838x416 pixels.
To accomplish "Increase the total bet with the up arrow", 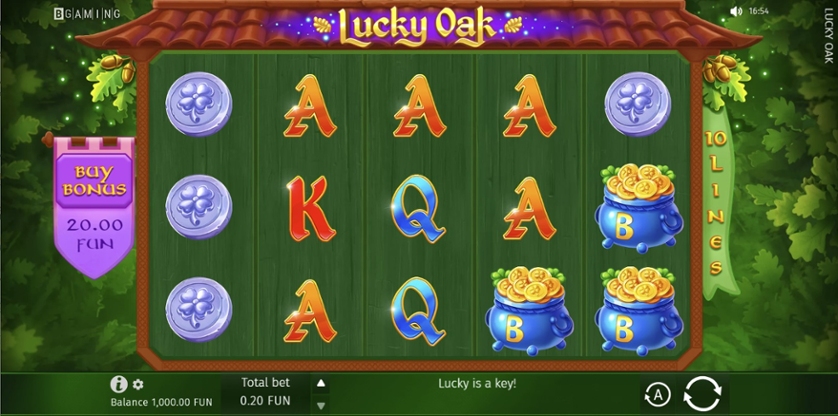I will (321, 383).
